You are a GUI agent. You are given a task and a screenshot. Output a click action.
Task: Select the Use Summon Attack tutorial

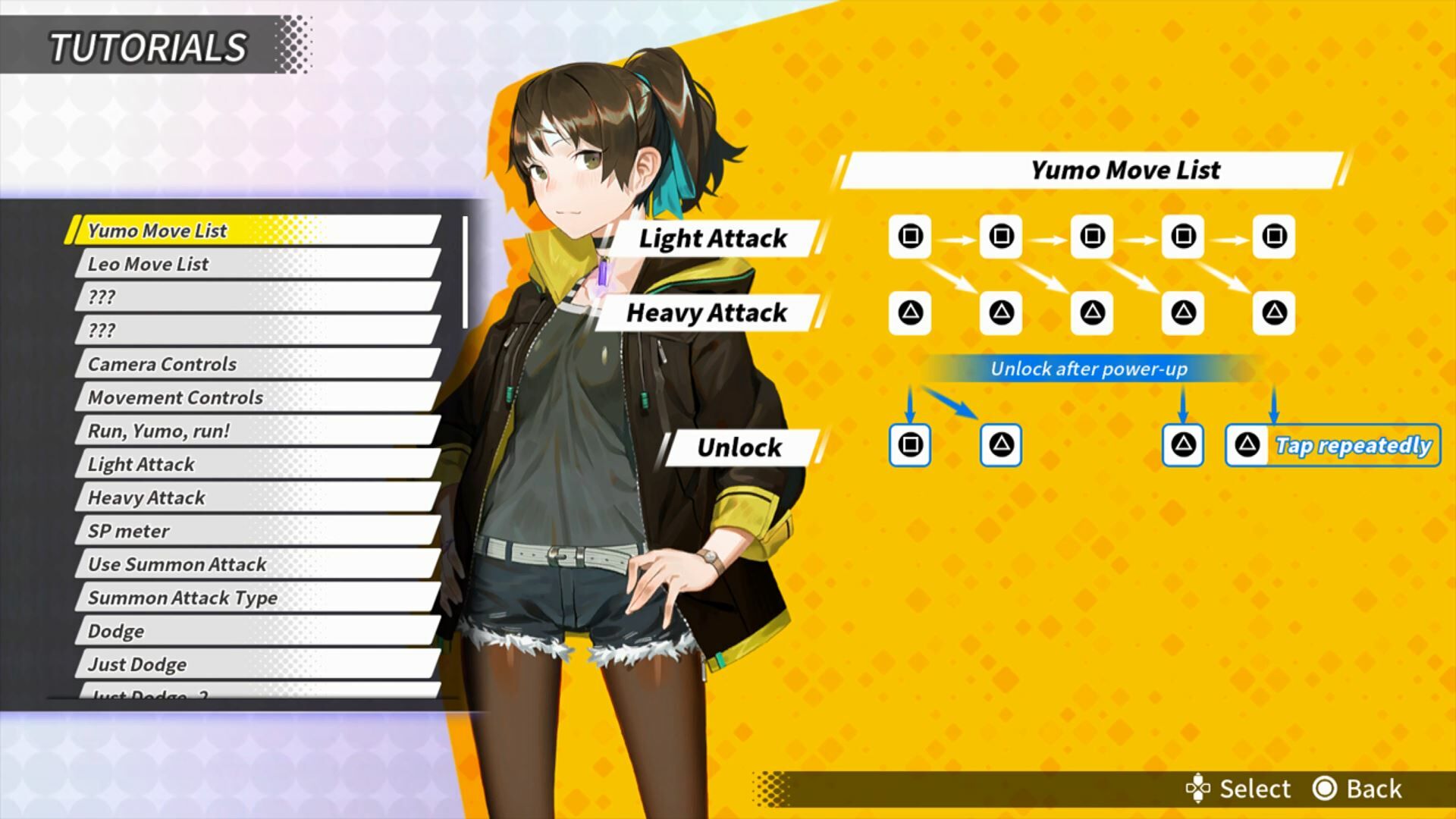click(x=256, y=564)
